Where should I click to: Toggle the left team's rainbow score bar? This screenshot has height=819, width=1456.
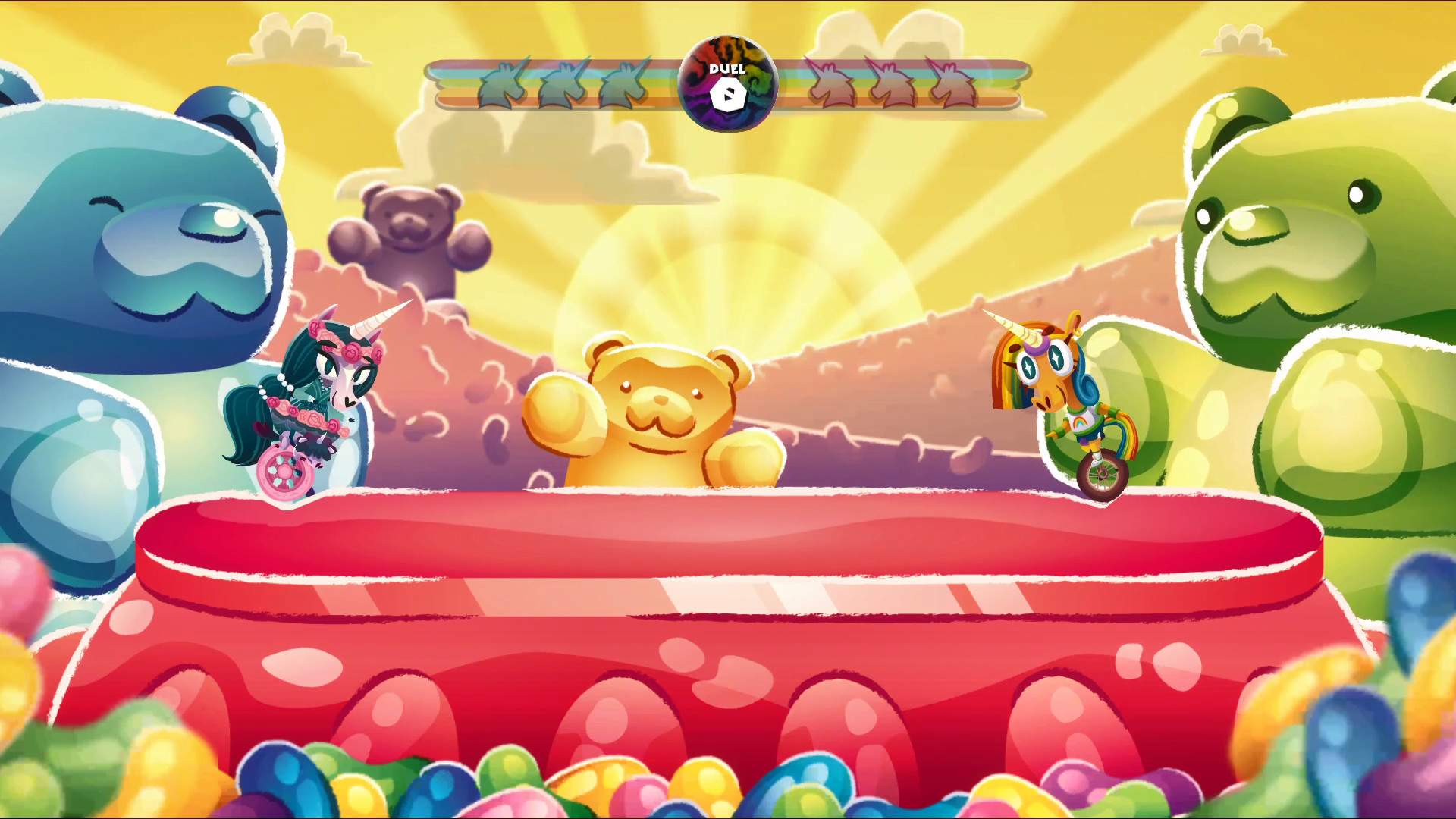pos(531,83)
